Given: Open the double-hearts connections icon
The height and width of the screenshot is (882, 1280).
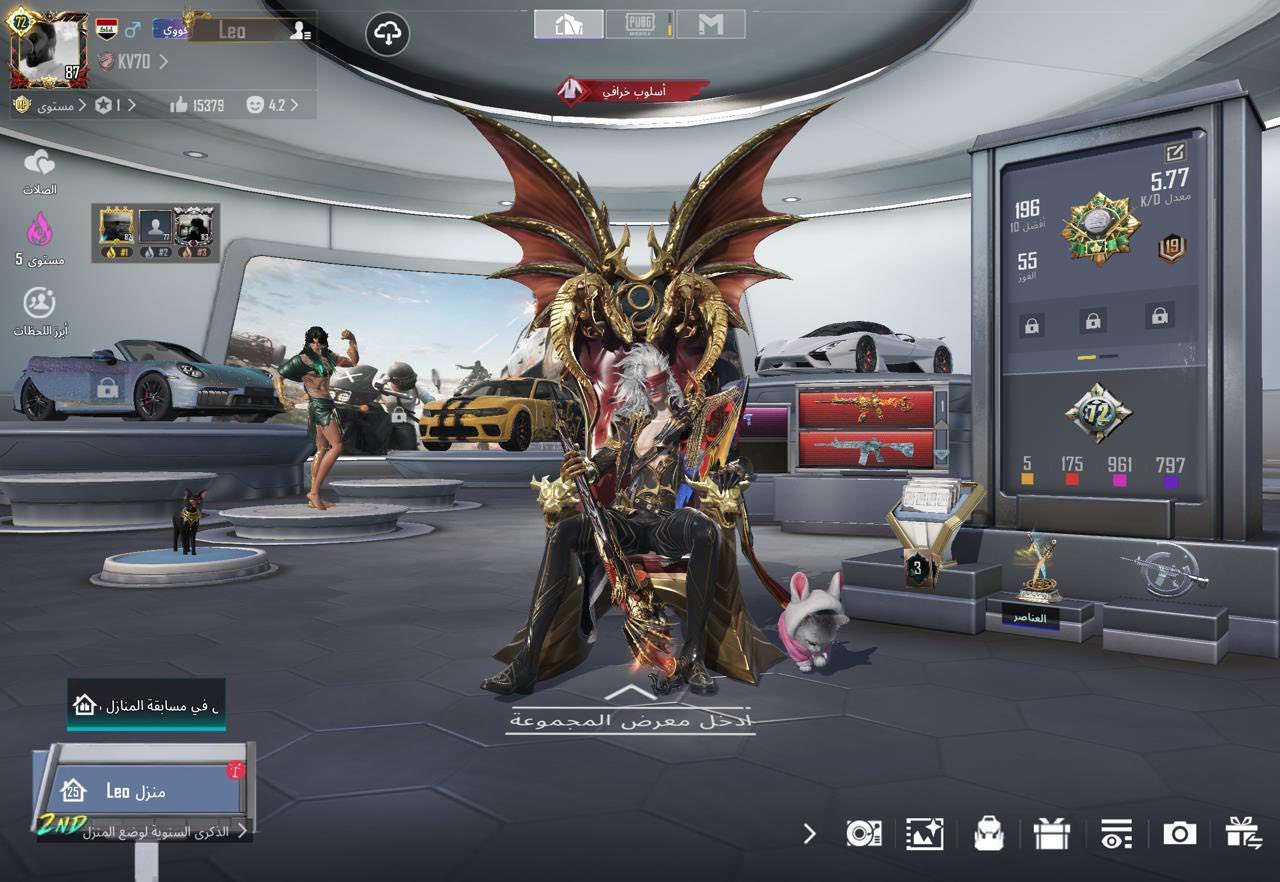Looking at the screenshot, I should 39,163.
